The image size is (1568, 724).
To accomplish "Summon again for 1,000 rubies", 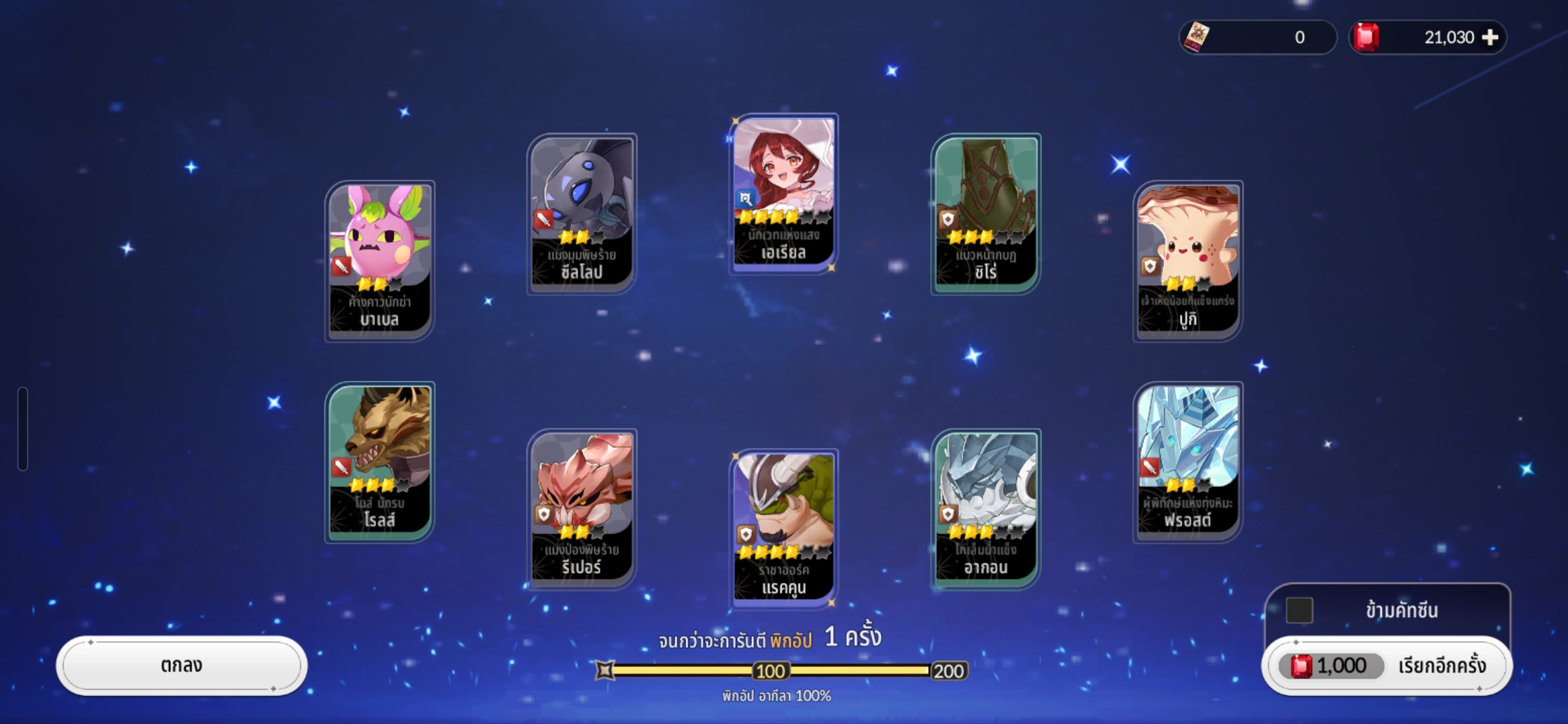I will [x=1386, y=666].
